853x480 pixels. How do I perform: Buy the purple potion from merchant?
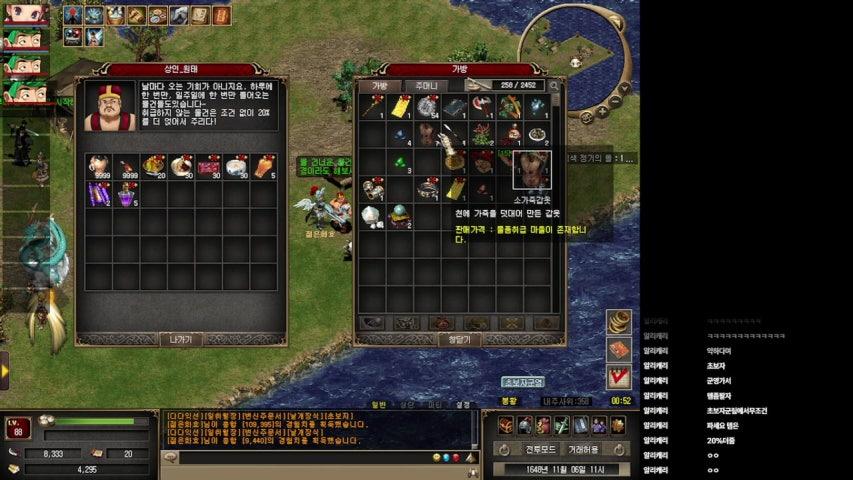click(125, 193)
